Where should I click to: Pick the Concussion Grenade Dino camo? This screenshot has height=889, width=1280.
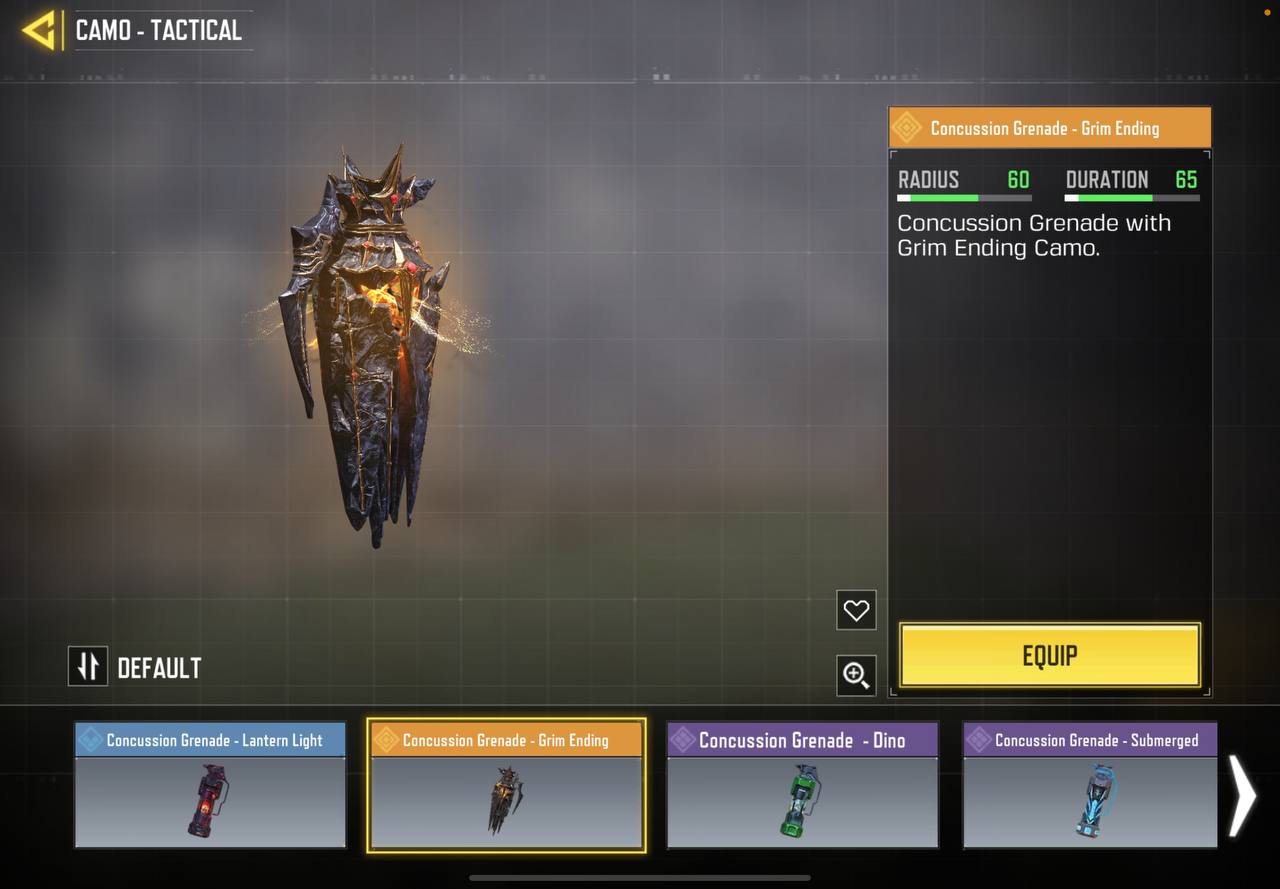802,786
